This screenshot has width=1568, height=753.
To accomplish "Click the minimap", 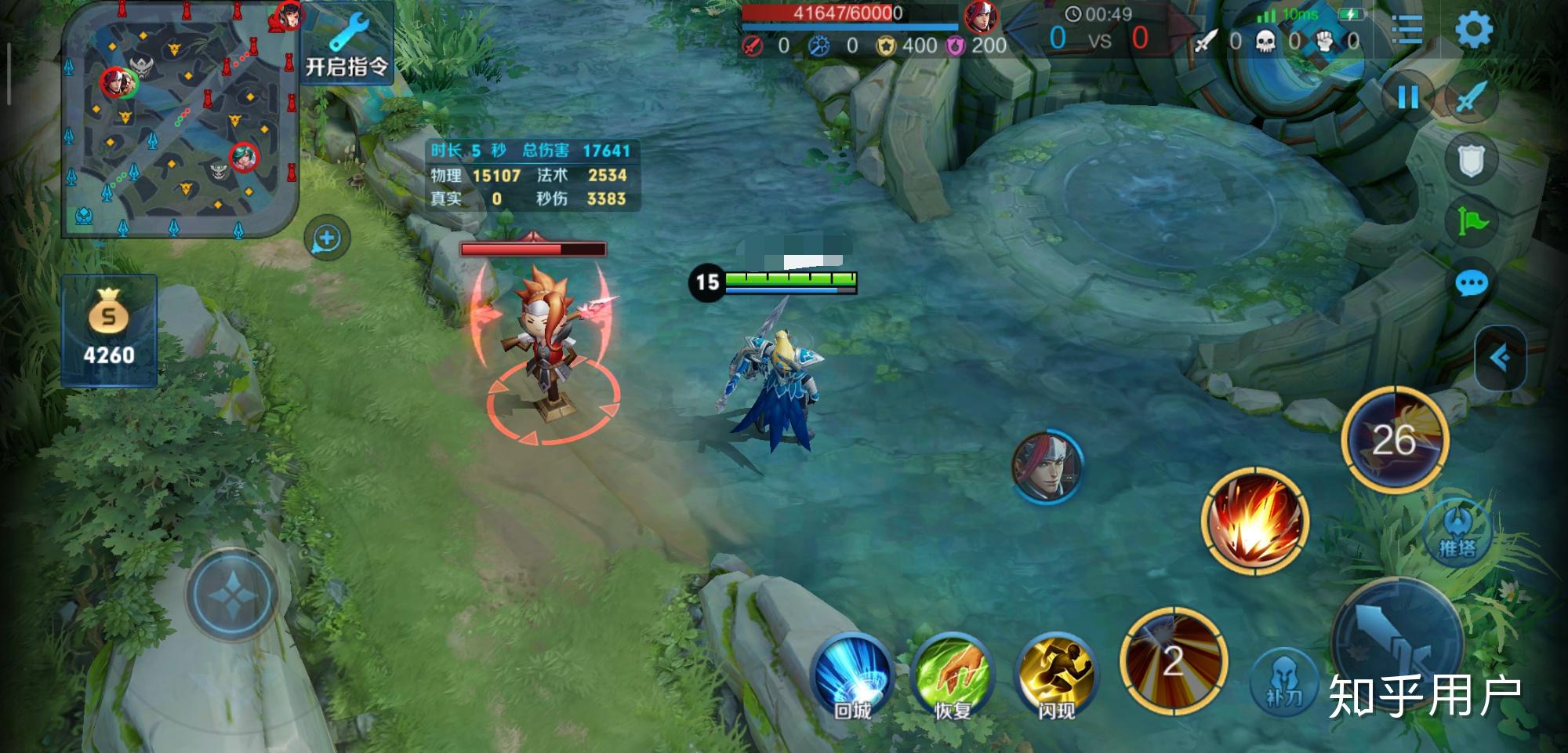I will 180,119.
